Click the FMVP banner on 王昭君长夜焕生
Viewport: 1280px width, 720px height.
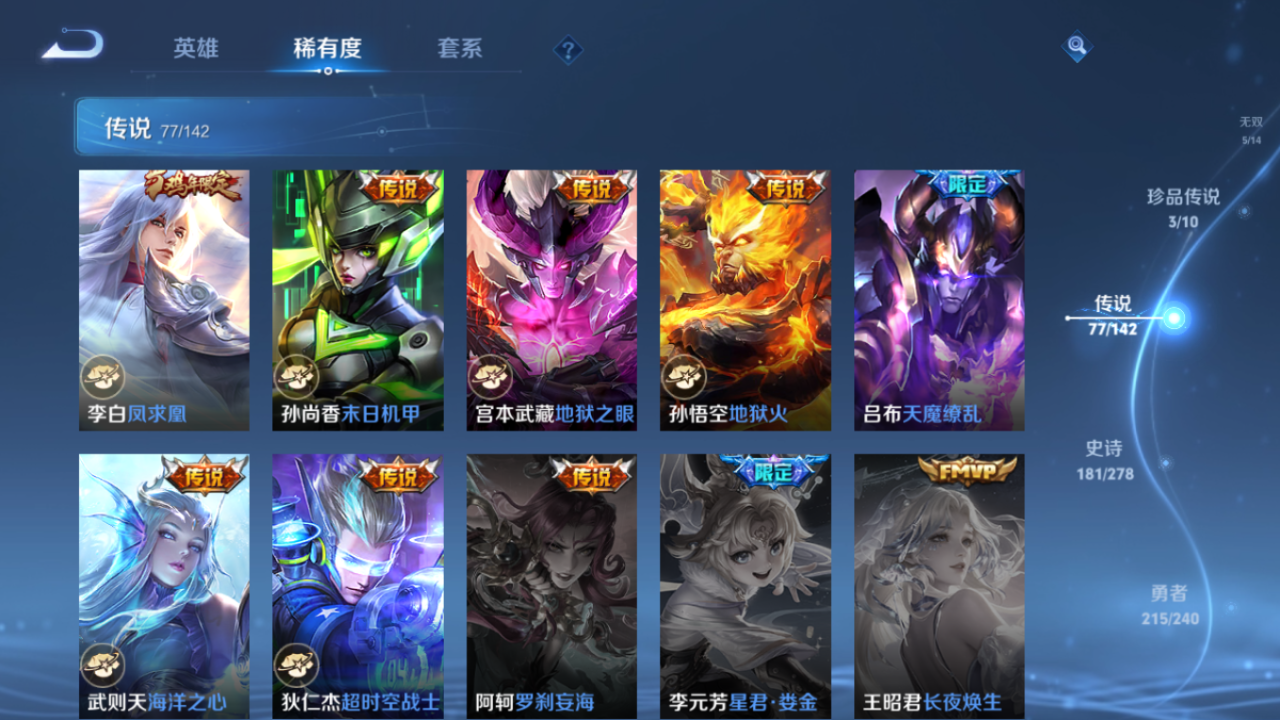pos(966,471)
